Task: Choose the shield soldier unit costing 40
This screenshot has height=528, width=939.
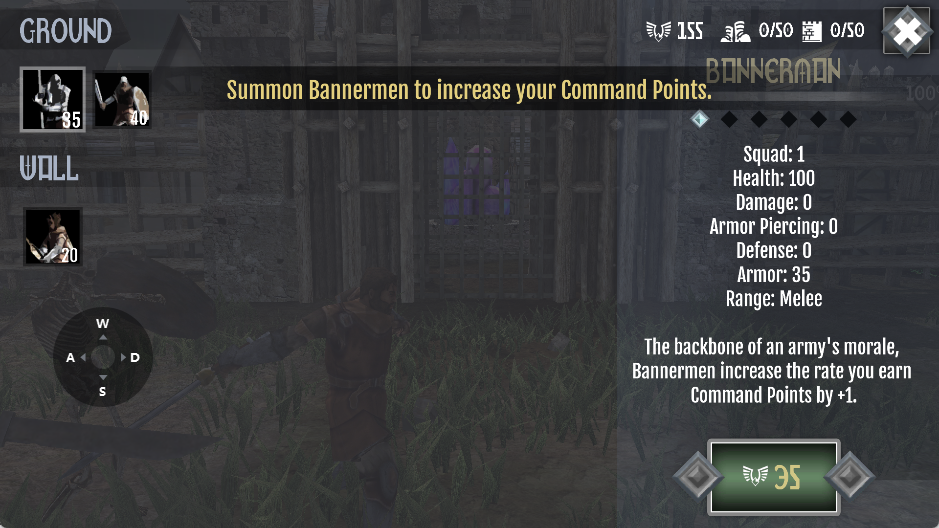Action: tap(122, 99)
